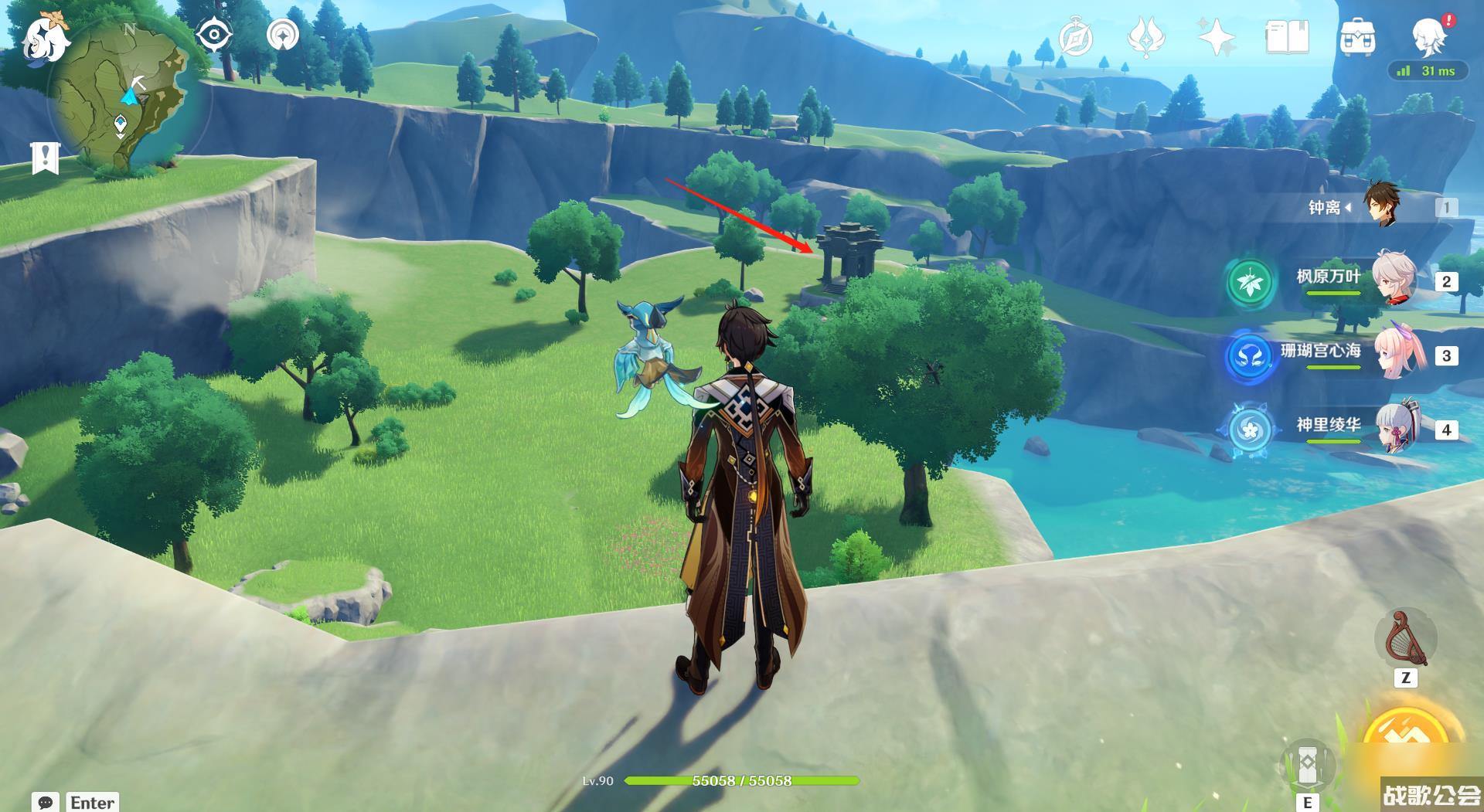Open the chat box
This screenshot has width=1484, height=812.
[46, 801]
